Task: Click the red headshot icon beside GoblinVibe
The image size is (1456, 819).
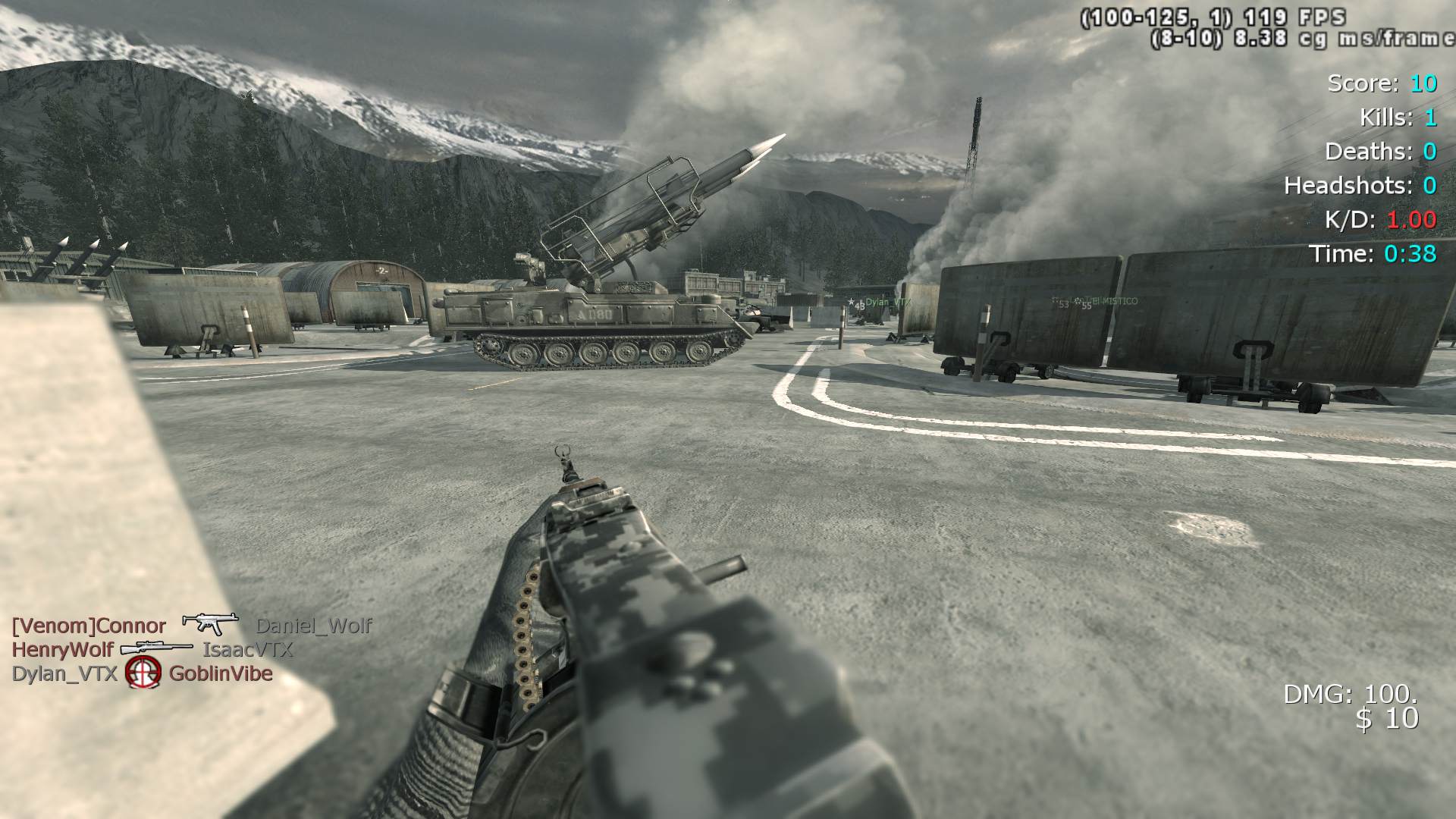Action: pos(143,673)
